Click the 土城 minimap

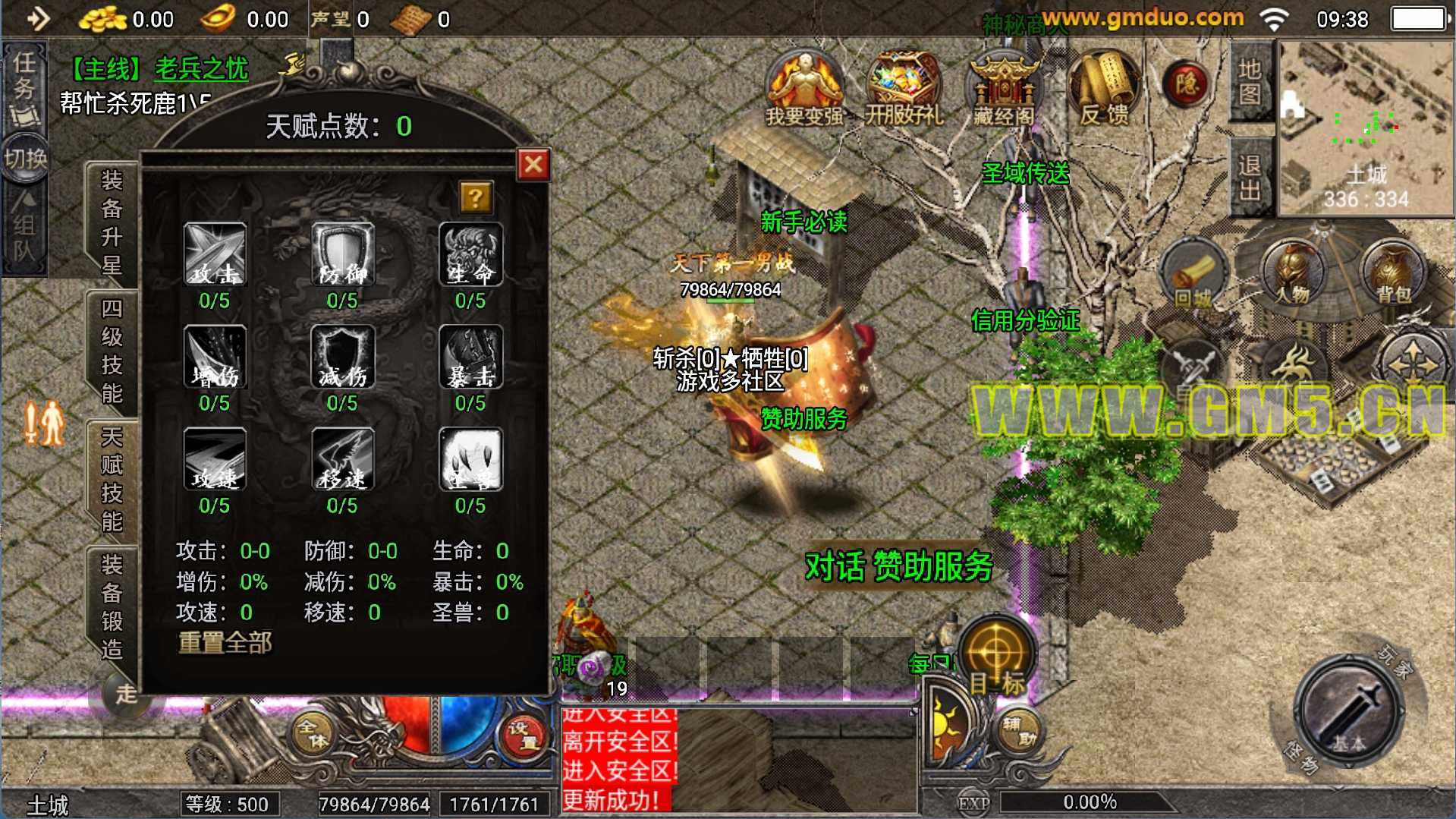[x=1366, y=128]
